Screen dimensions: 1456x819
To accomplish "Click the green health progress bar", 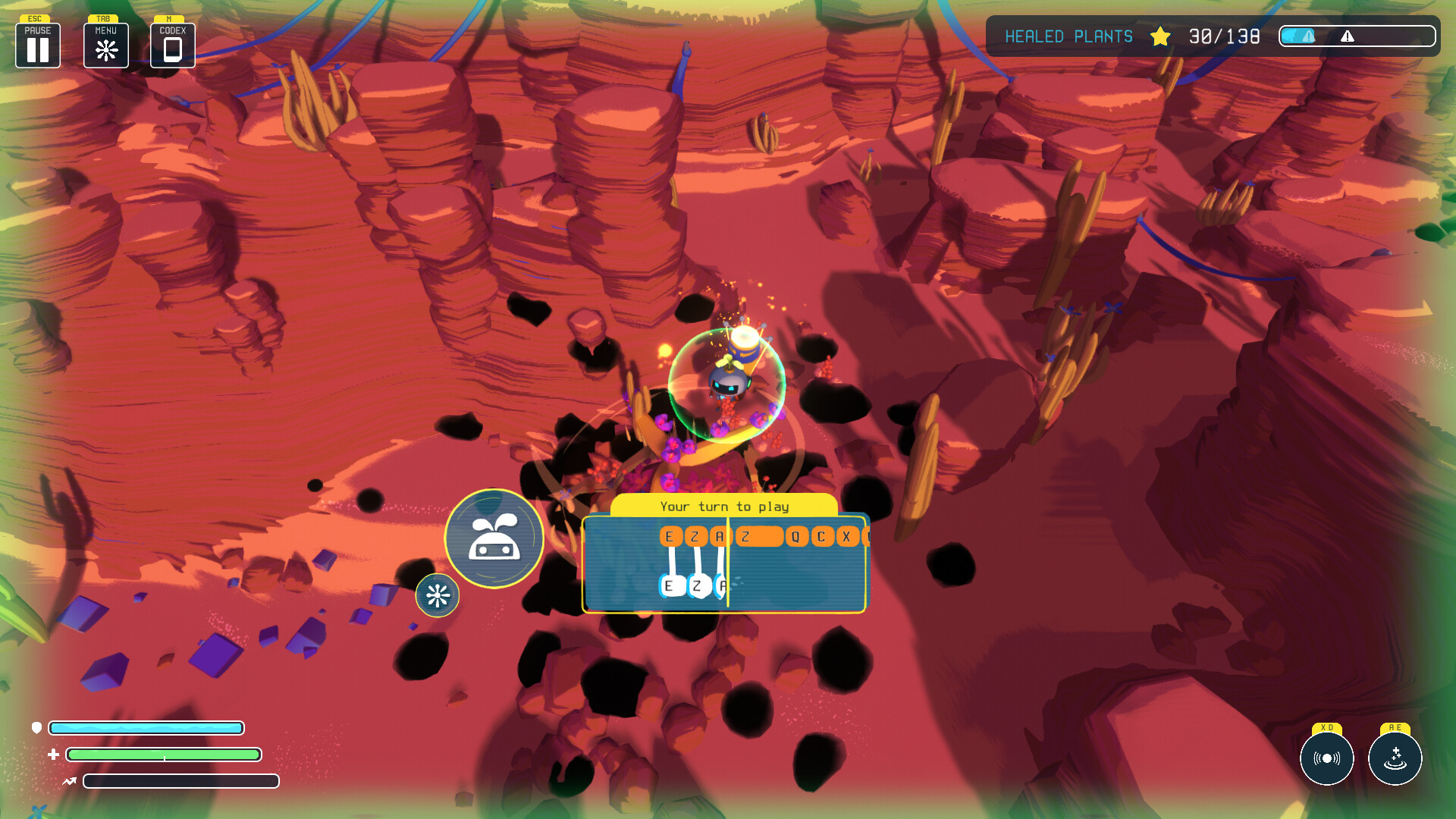I will 163,755.
